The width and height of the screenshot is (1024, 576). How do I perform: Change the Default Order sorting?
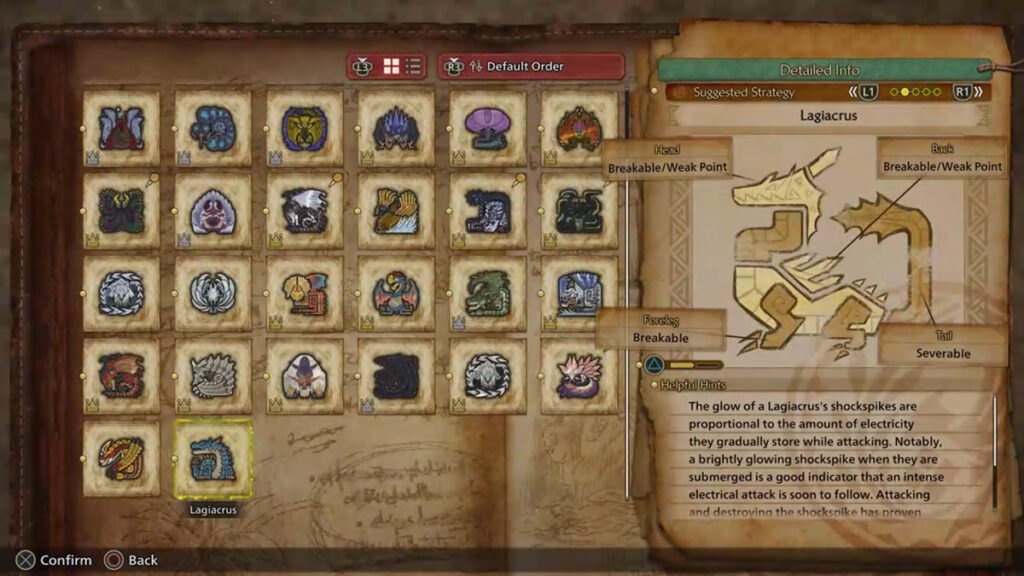(x=532, y=67)
